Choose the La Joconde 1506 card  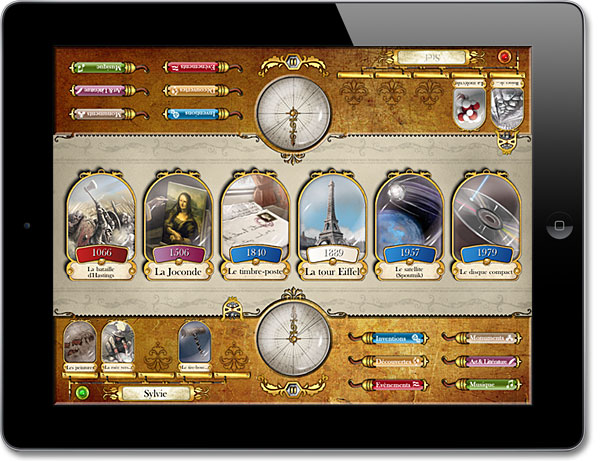click(x=179, y=225)
